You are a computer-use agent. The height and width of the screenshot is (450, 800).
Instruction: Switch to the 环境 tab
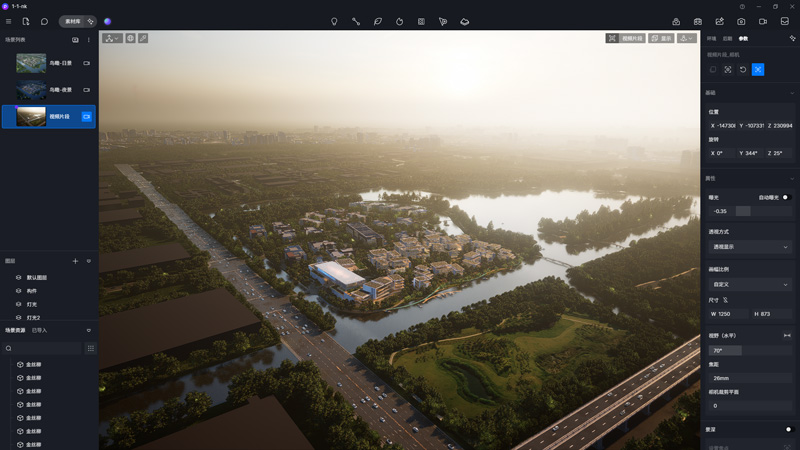coord(711,38)
